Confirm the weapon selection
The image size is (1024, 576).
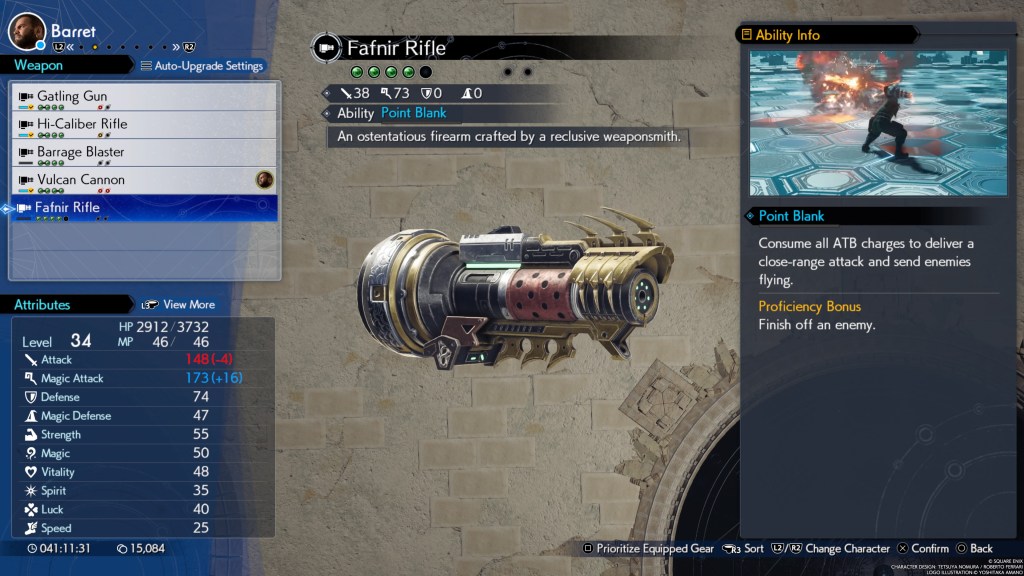click(922, 548)
